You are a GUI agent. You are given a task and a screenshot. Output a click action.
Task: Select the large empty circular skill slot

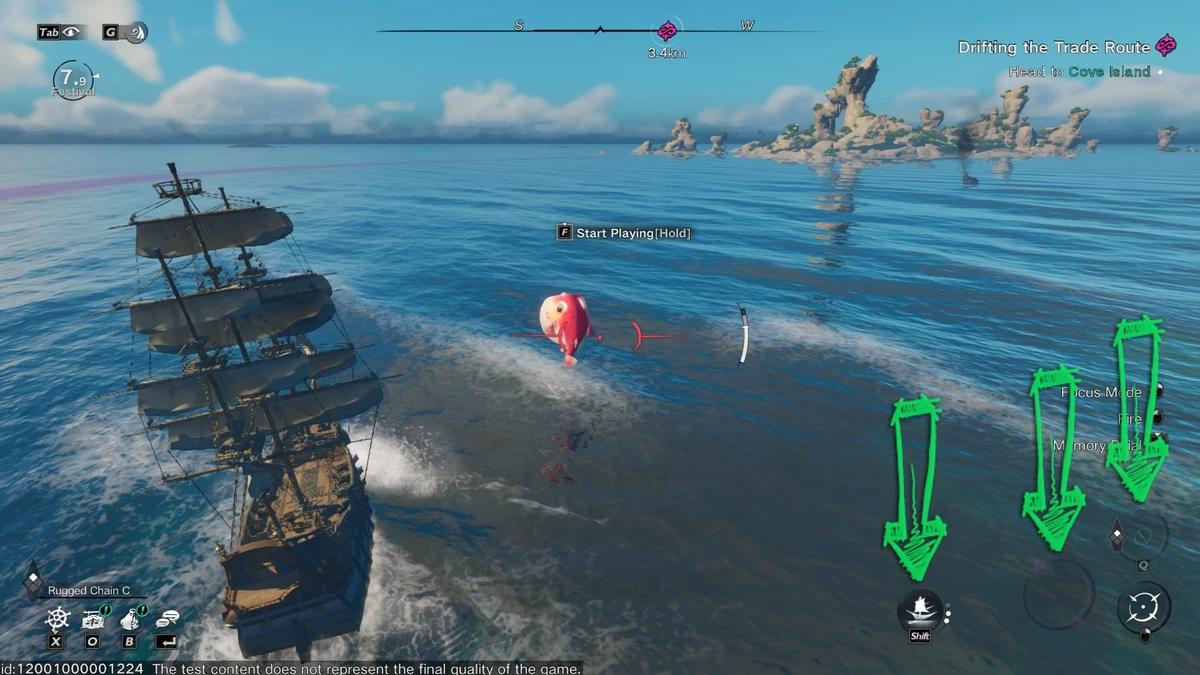pos(1058,594)
